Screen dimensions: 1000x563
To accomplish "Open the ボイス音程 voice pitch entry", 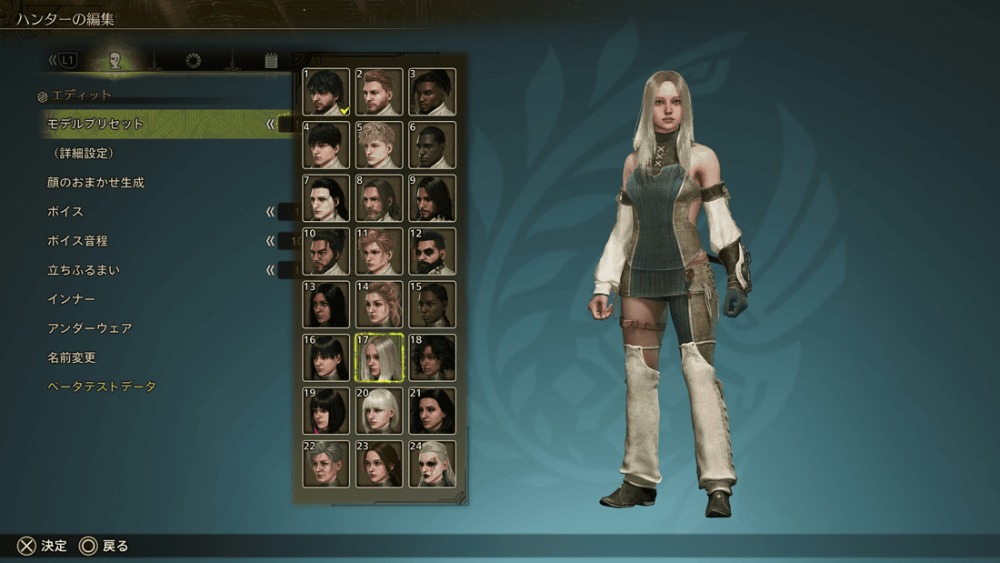I will pyautogui.click(x=77, y=241).
